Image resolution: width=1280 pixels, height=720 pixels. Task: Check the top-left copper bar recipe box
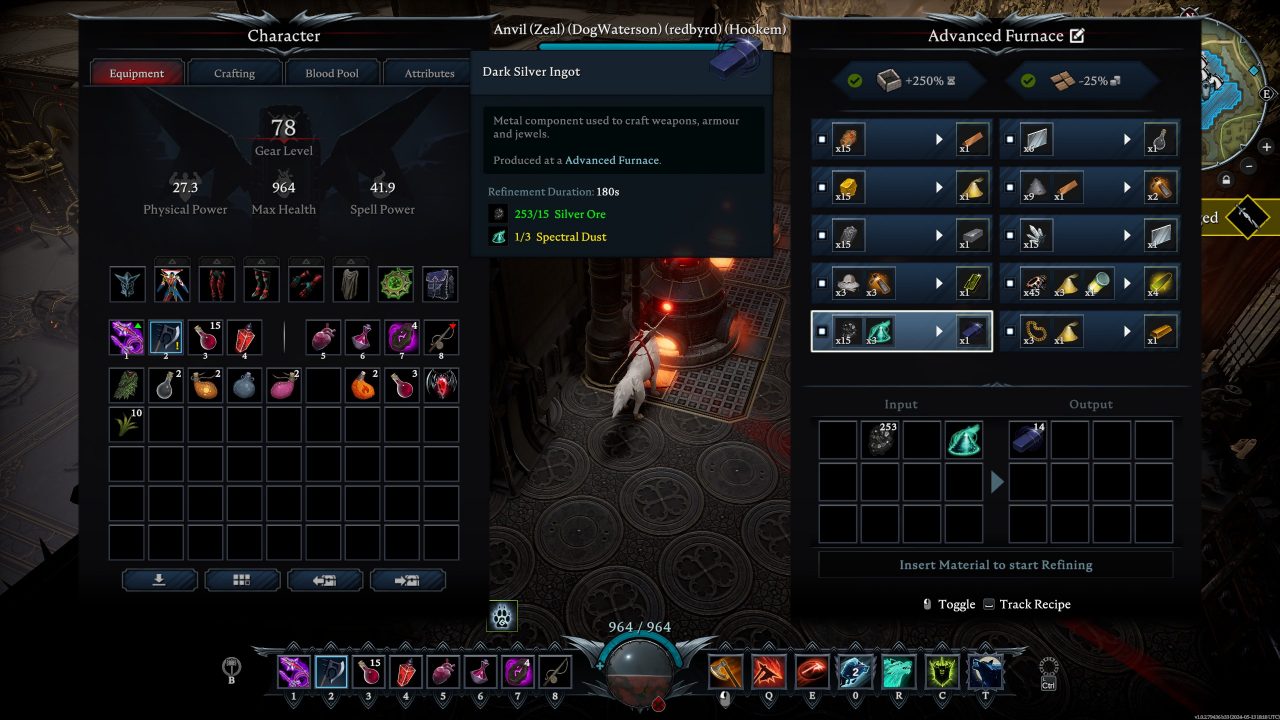click(x=824, y=139)
